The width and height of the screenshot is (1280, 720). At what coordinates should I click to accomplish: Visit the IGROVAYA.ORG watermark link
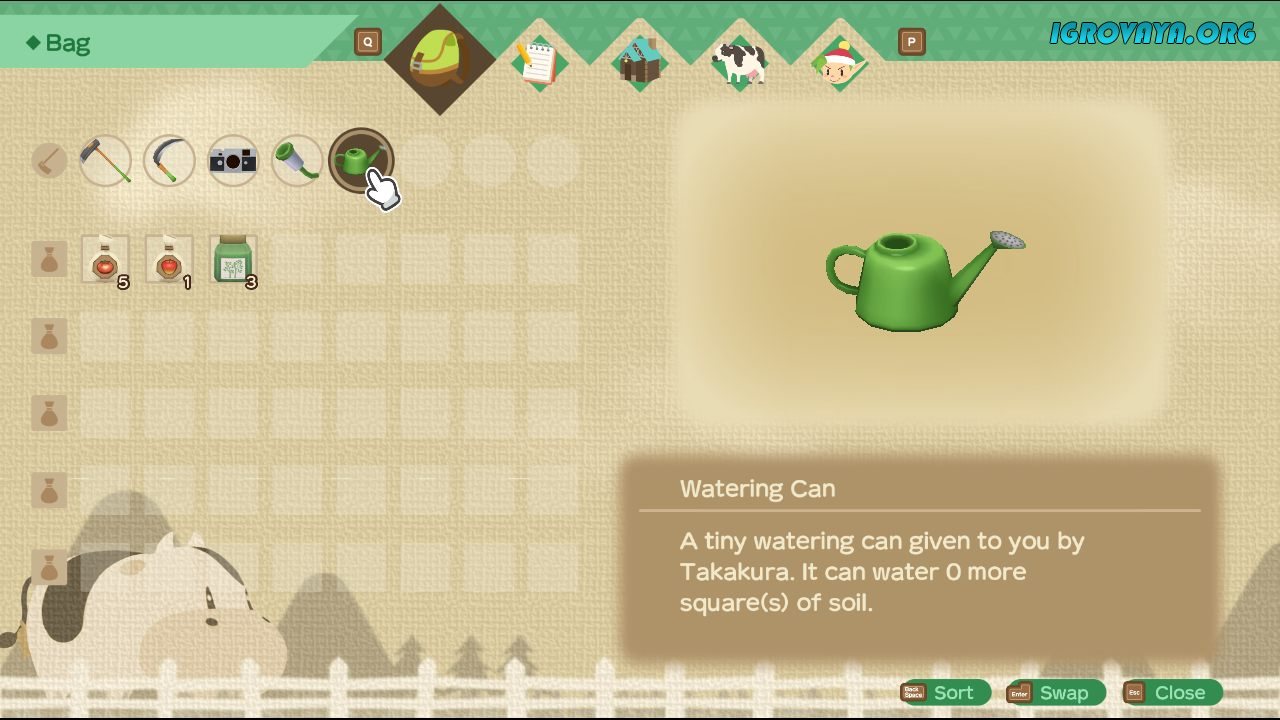[1152, 34]
